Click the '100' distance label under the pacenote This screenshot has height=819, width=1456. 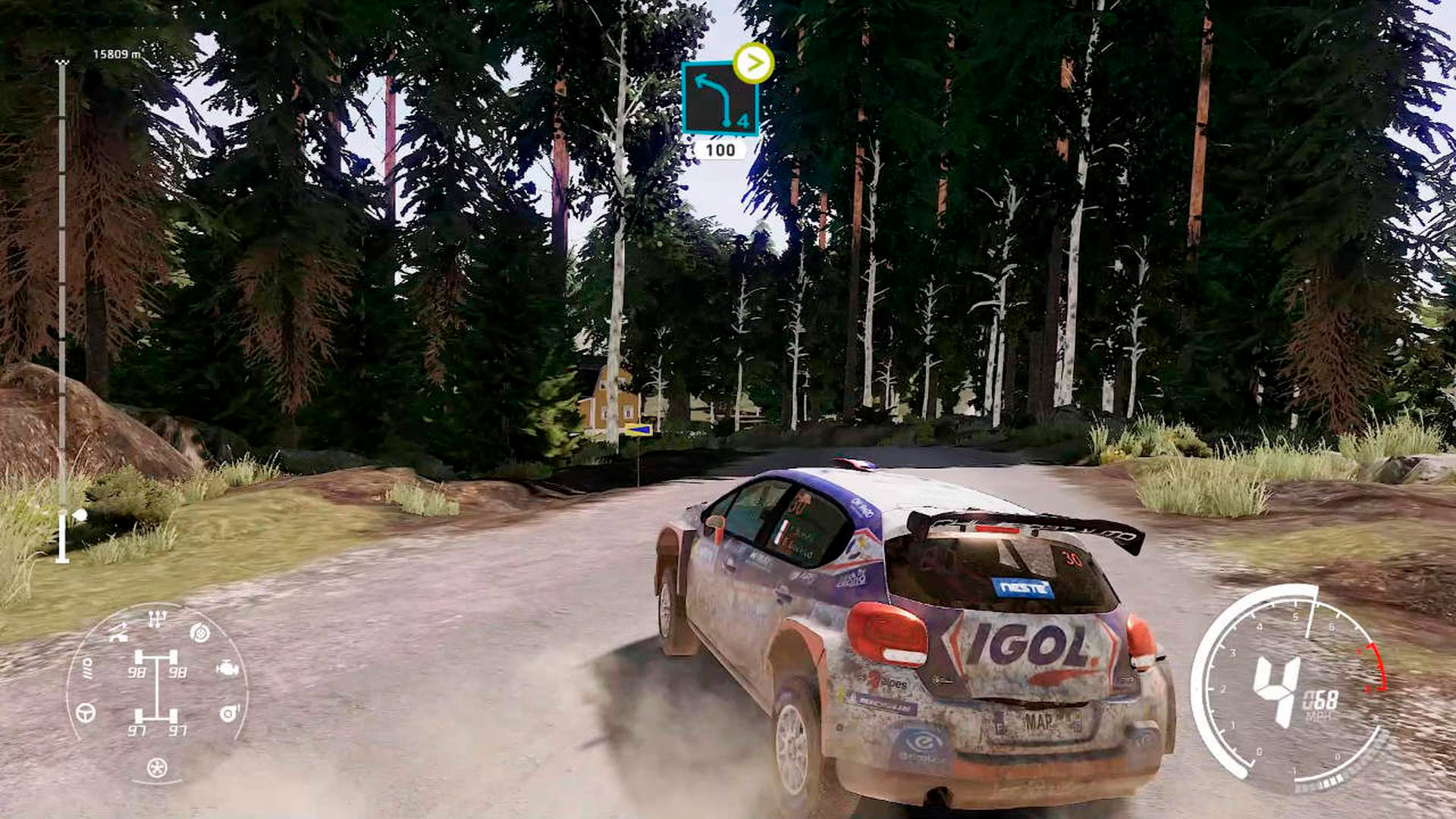pos(720,149)
